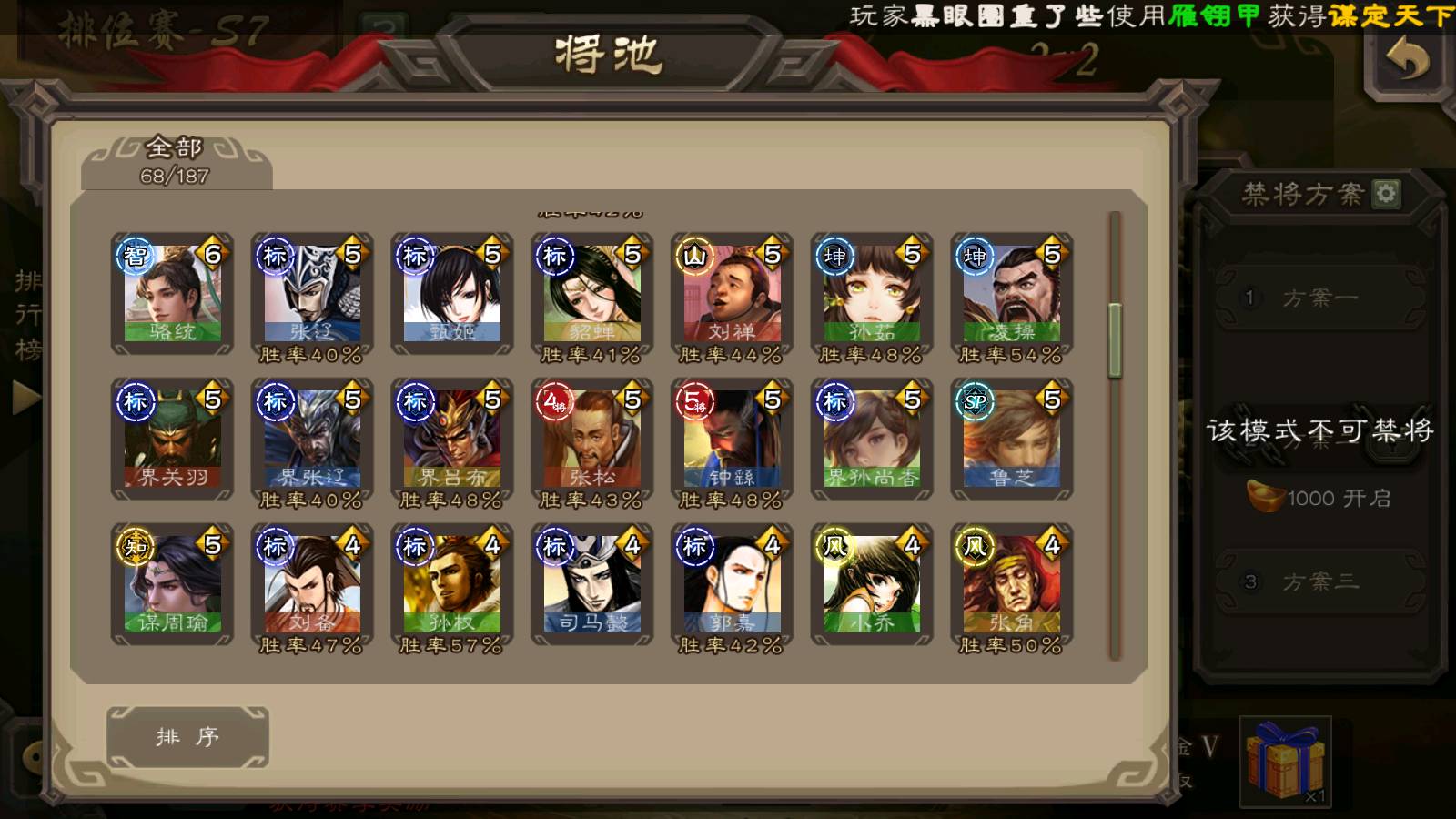Choose the 甄姬 general card
Viewport: 1456px width, 819px height.
[452, 293]
